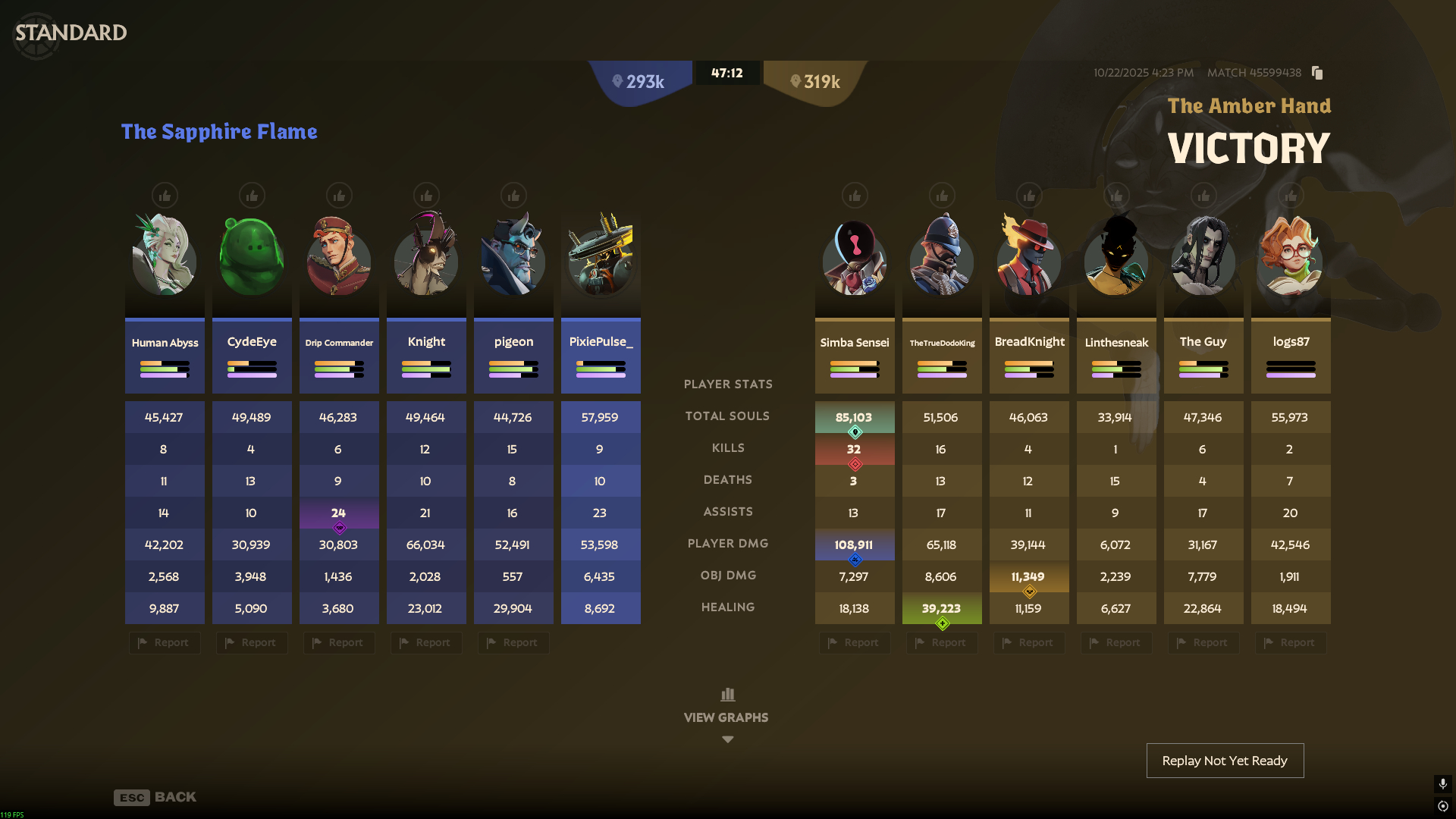Click the Replay Not Yet Ready button

(x=1225, y=761)
